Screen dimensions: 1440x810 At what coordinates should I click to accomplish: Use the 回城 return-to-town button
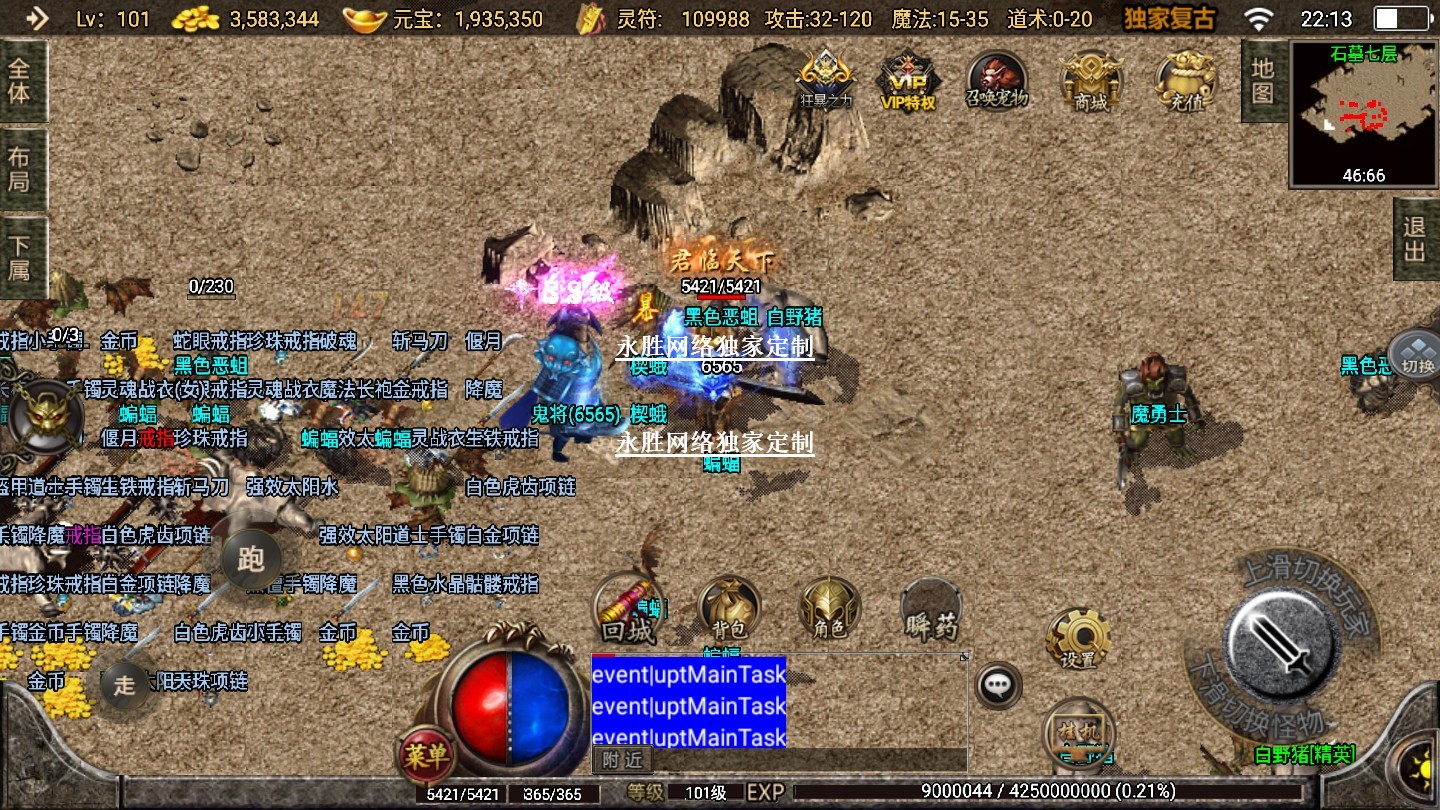pyautogui.click(x=627, y=610)
